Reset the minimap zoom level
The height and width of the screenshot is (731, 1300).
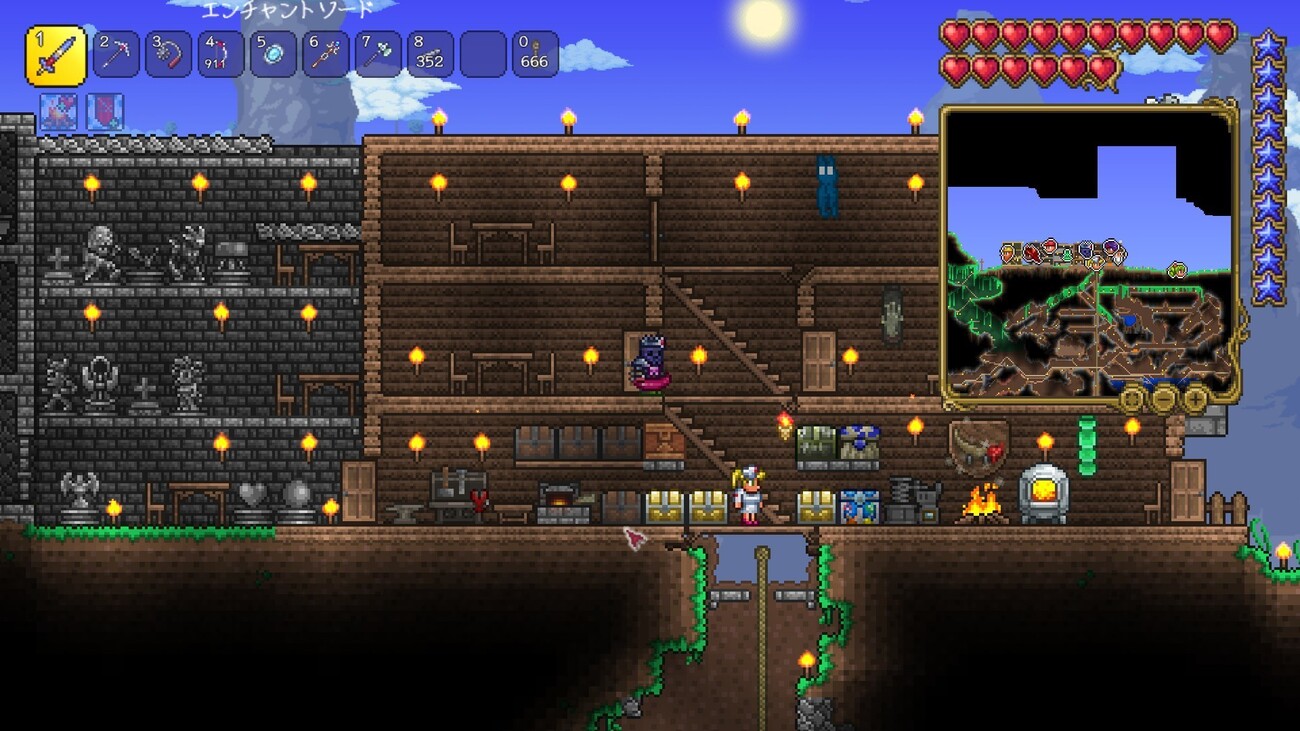pos(1131,400)
